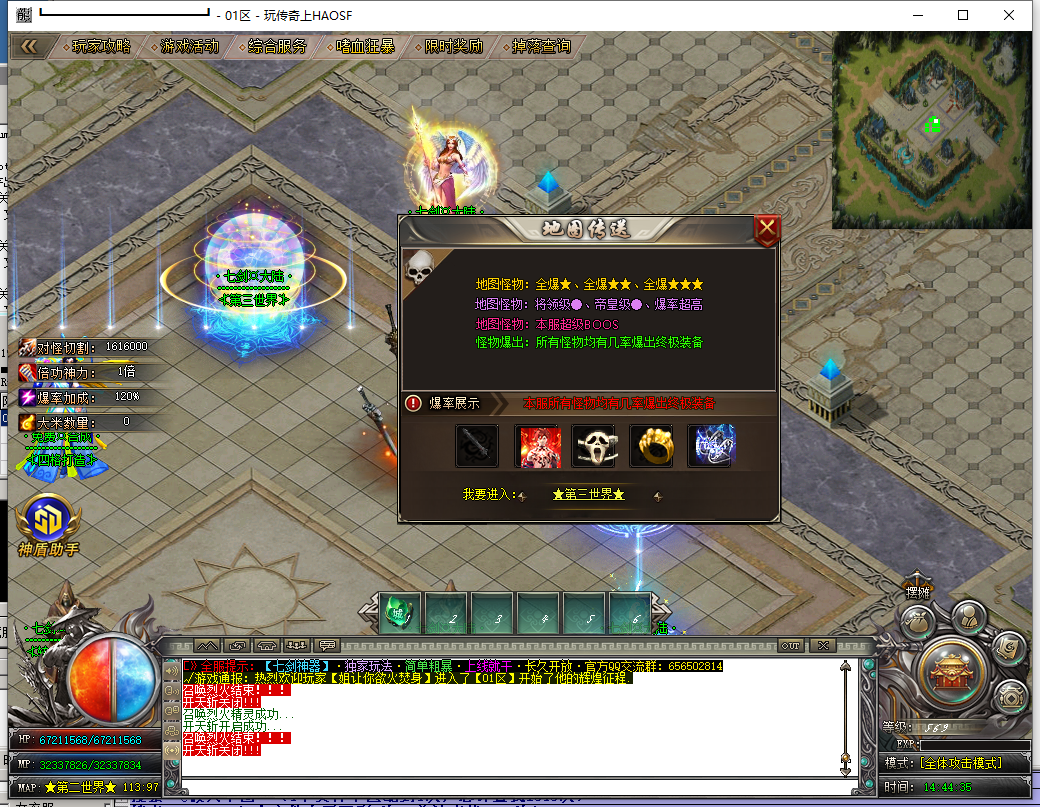Click the minimap in the corner
This screenshot has width=1040, height=807.
(x=930, y=128)
